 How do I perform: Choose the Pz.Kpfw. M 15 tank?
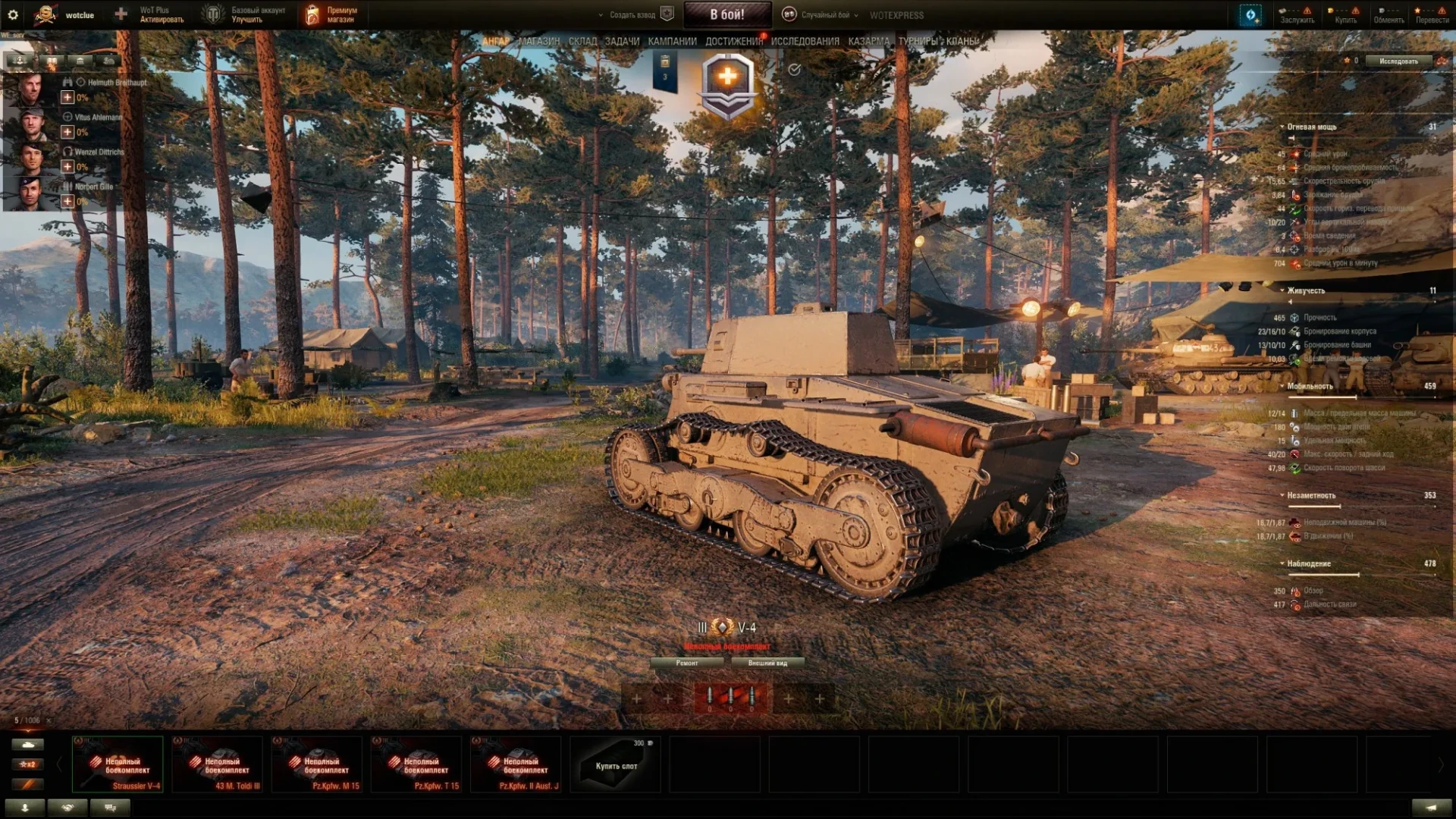[x=317, y=764]
